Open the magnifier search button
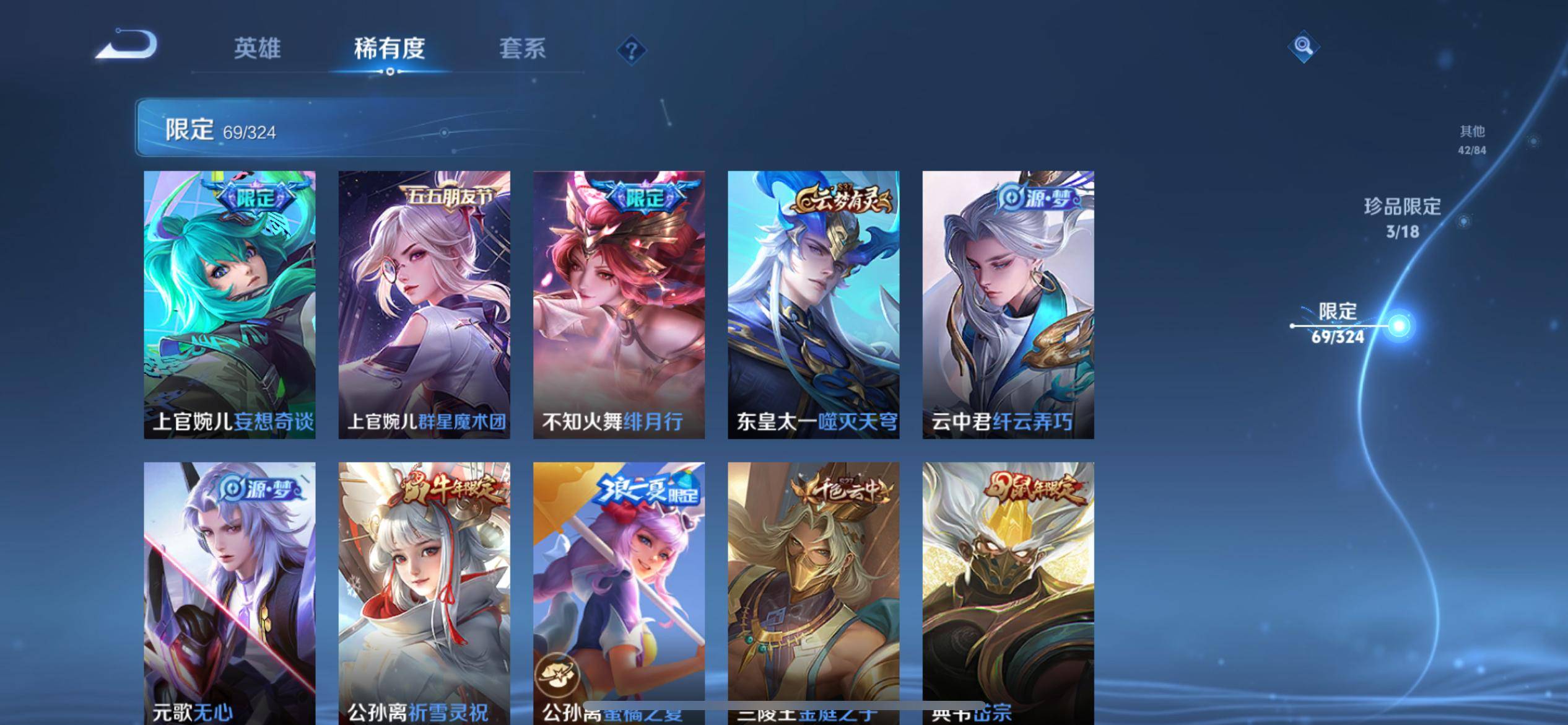 (1303, 46)
